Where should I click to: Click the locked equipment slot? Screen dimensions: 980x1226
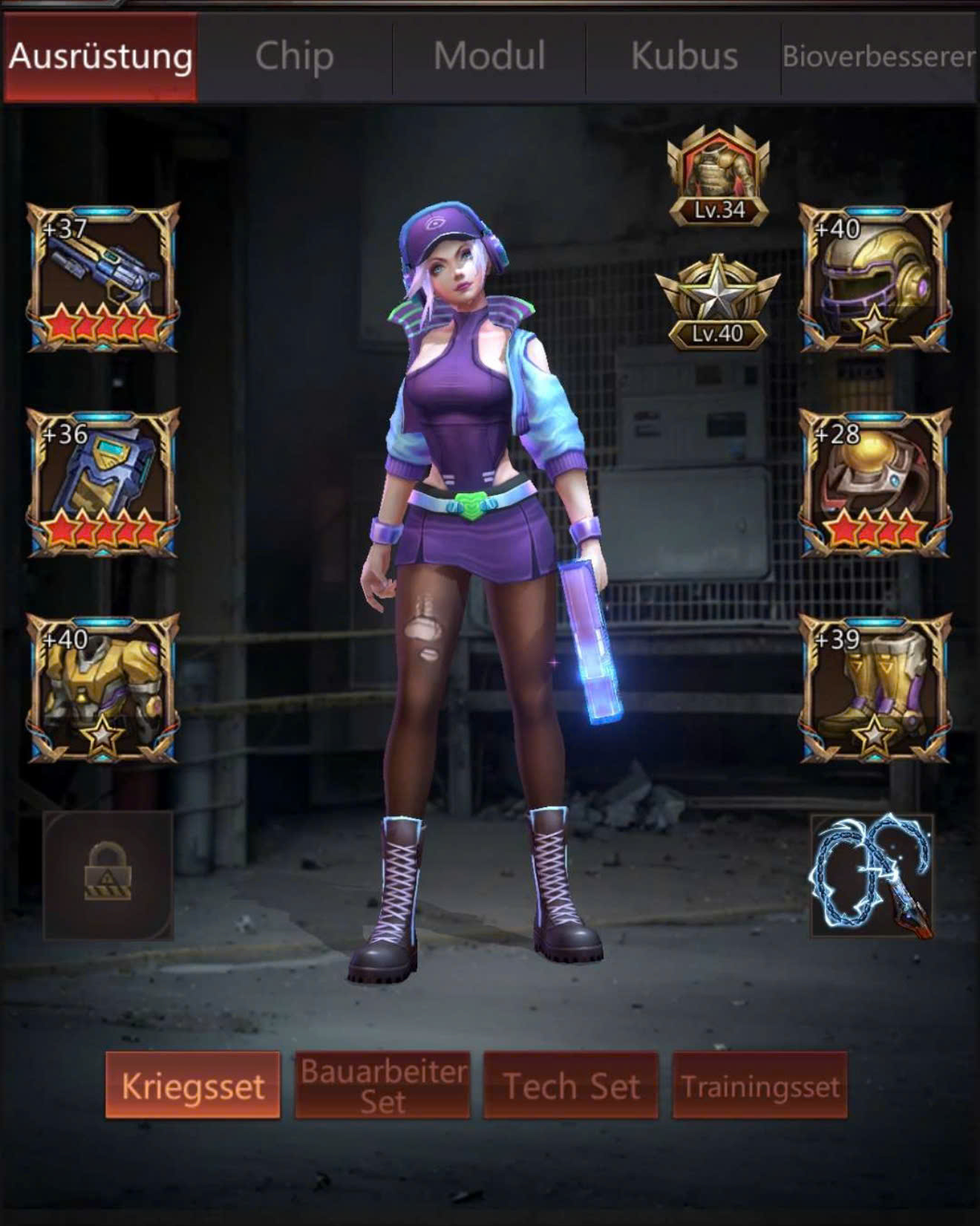pos(108,875)
